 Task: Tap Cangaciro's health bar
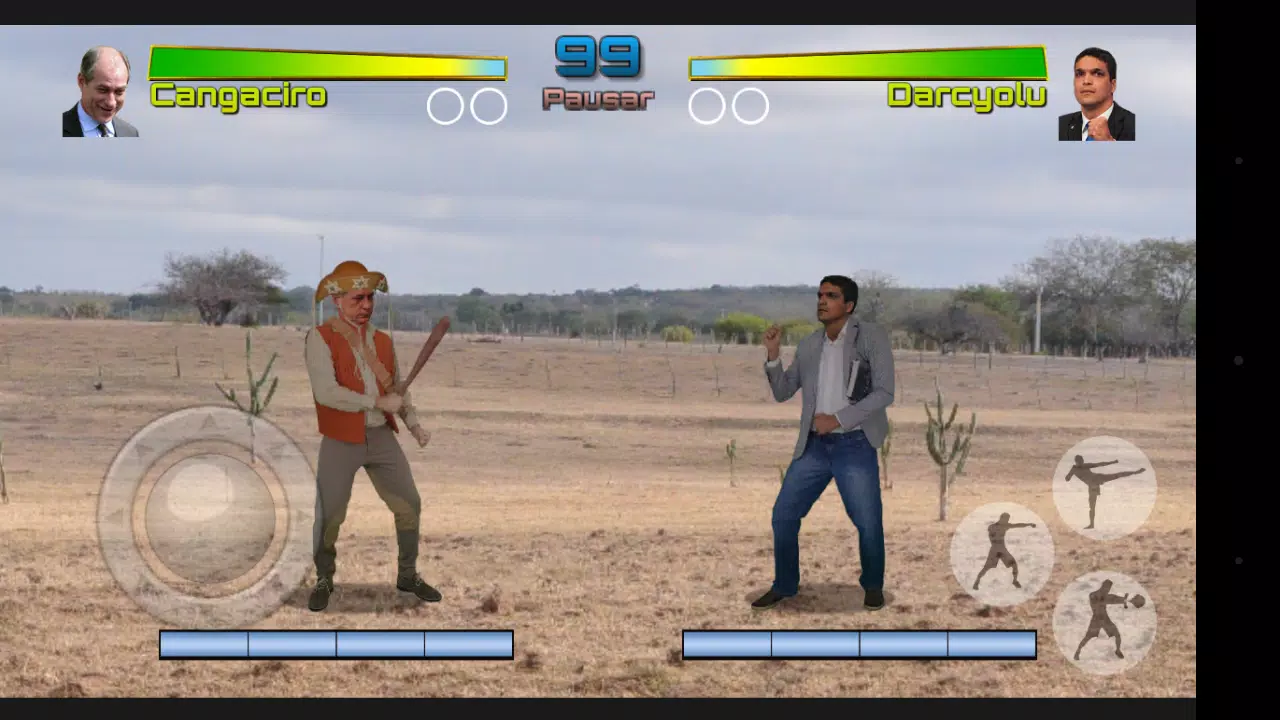[328, 62]
